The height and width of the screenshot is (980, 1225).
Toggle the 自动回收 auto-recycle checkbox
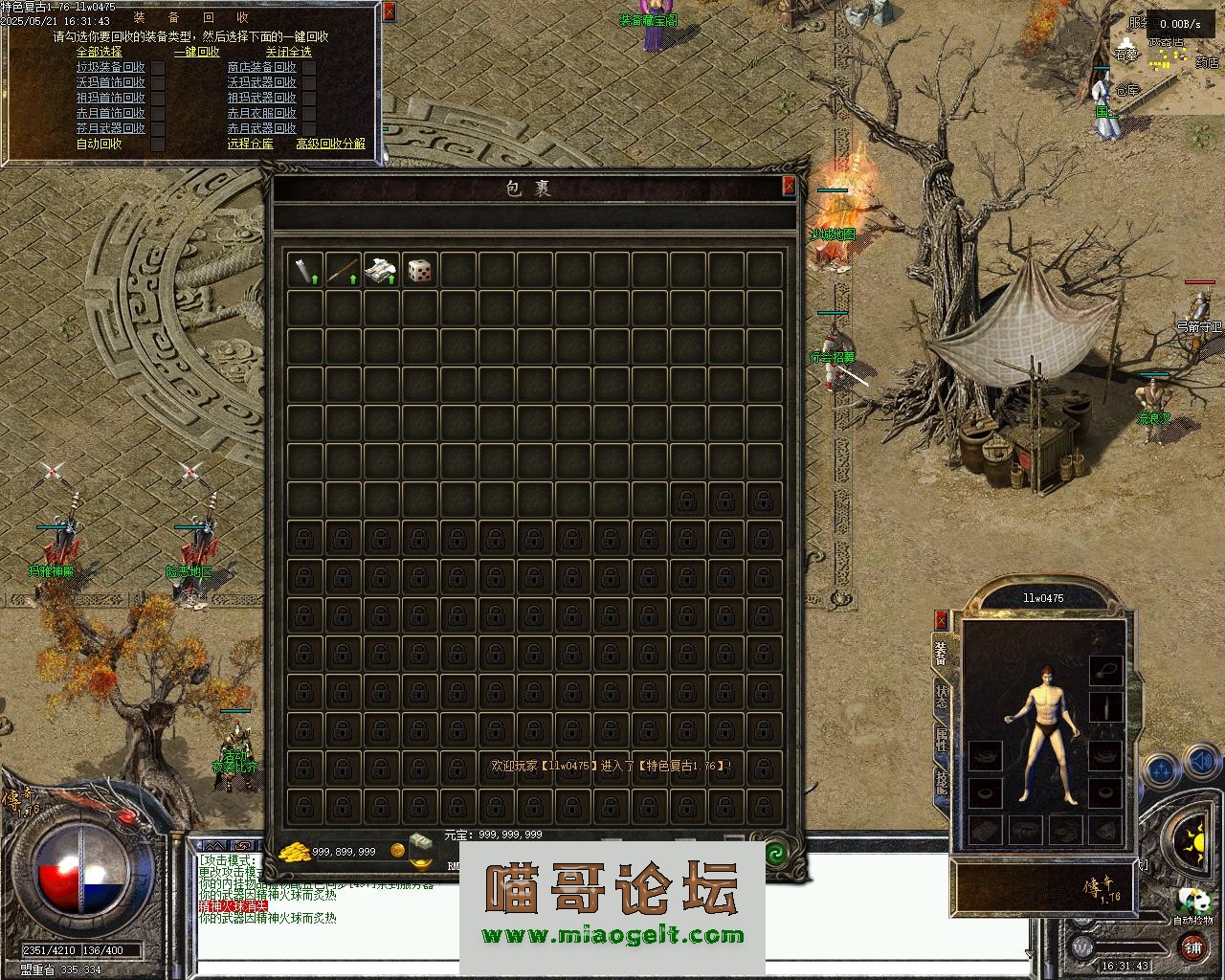point(158,145)
